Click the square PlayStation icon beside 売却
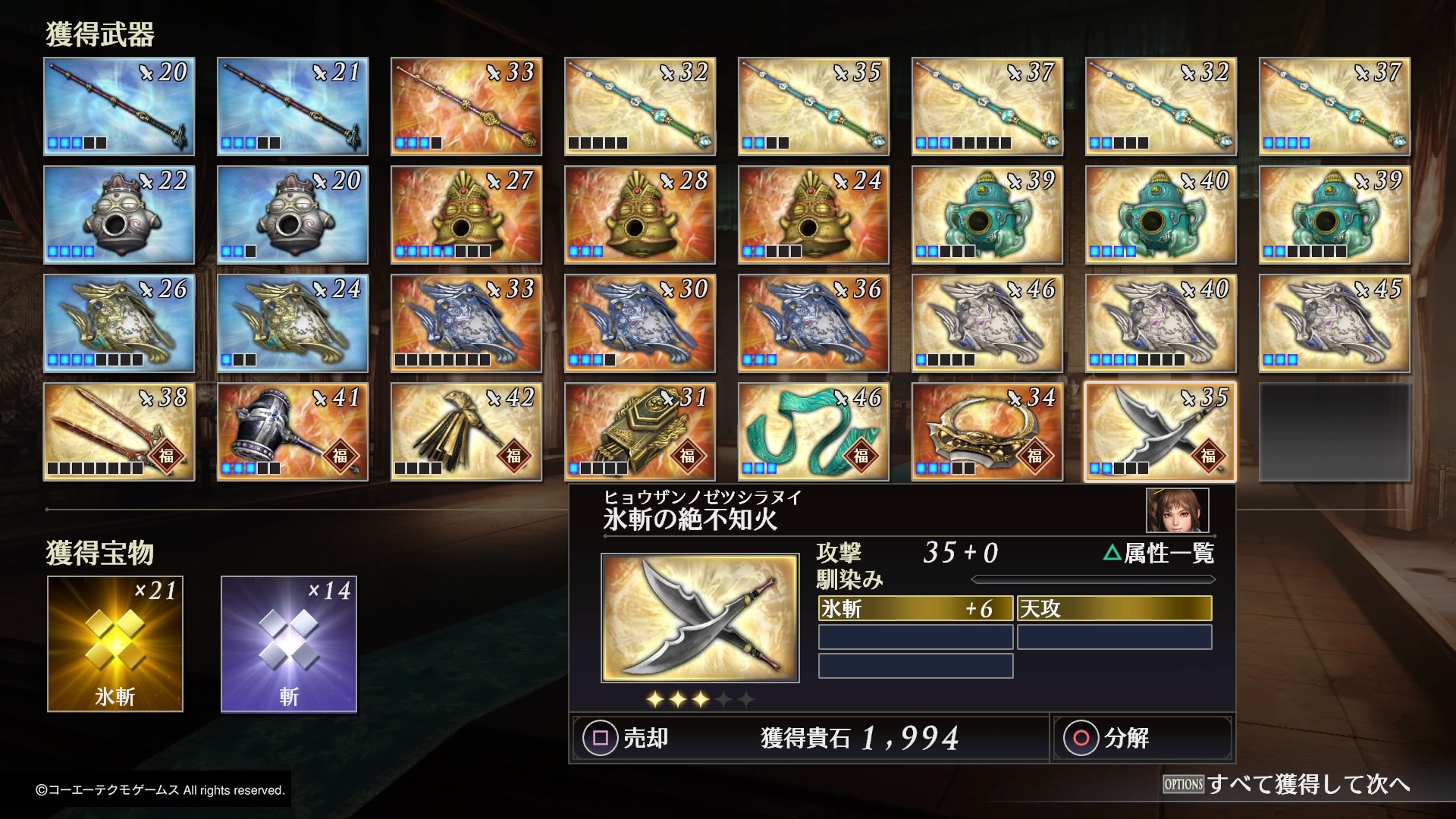 click(599, 738)
